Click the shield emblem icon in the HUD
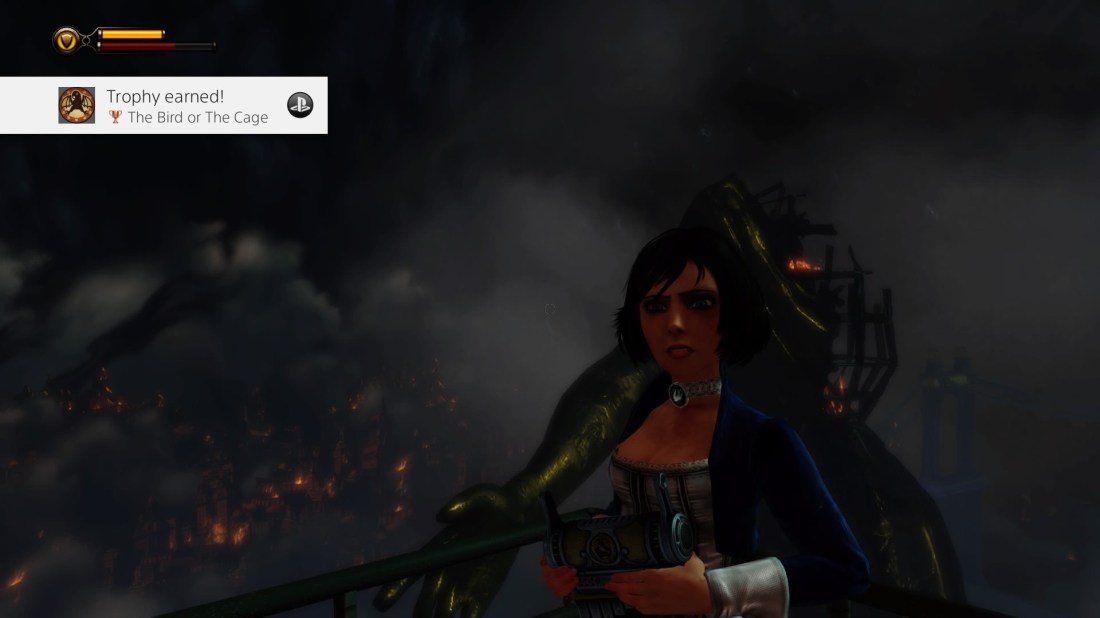This screenshot has width=1100, height=618. point(68,40)
